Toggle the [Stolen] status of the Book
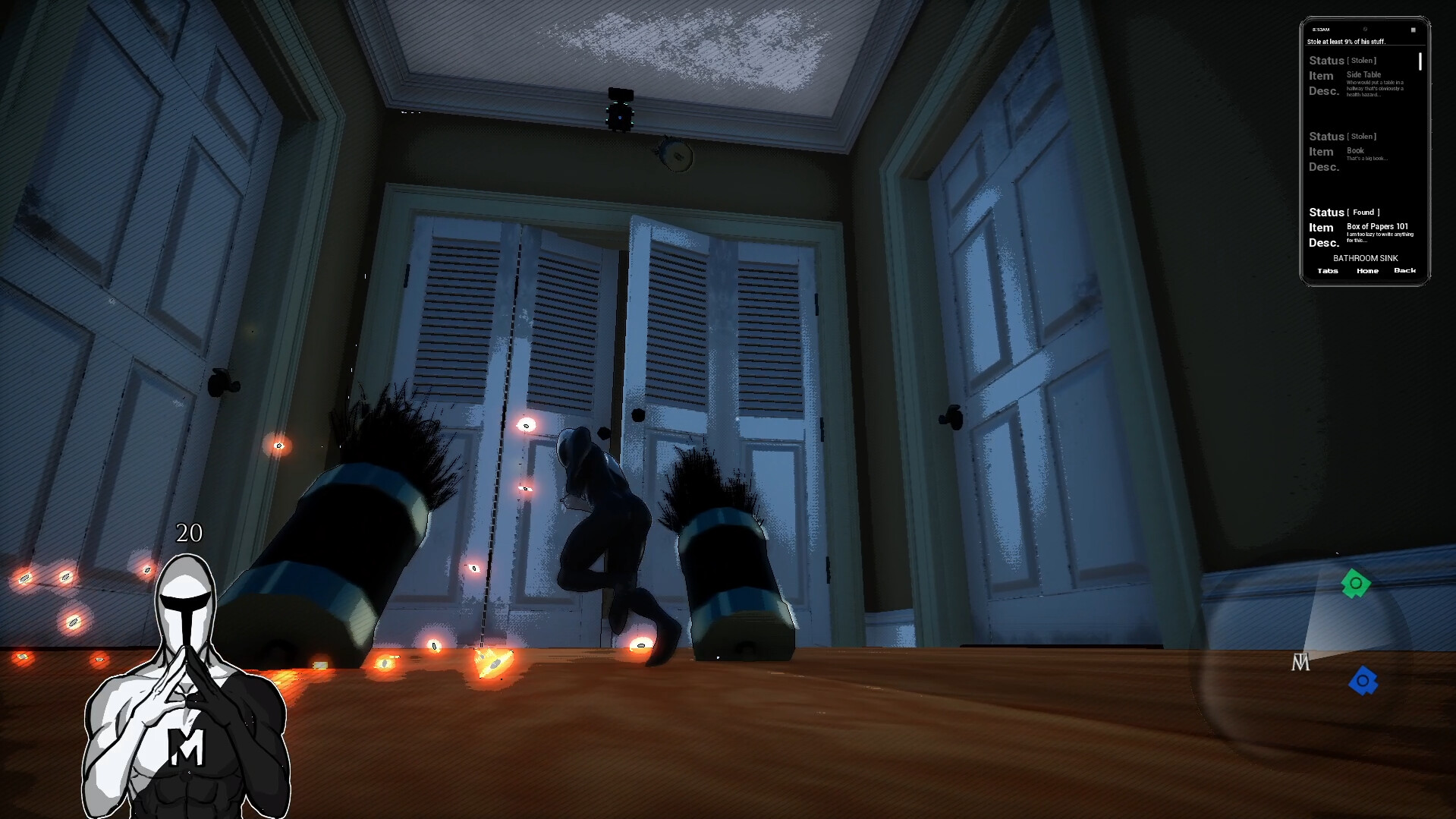This screenshot has height=819, width=1456. click(x=1361, y=136)
